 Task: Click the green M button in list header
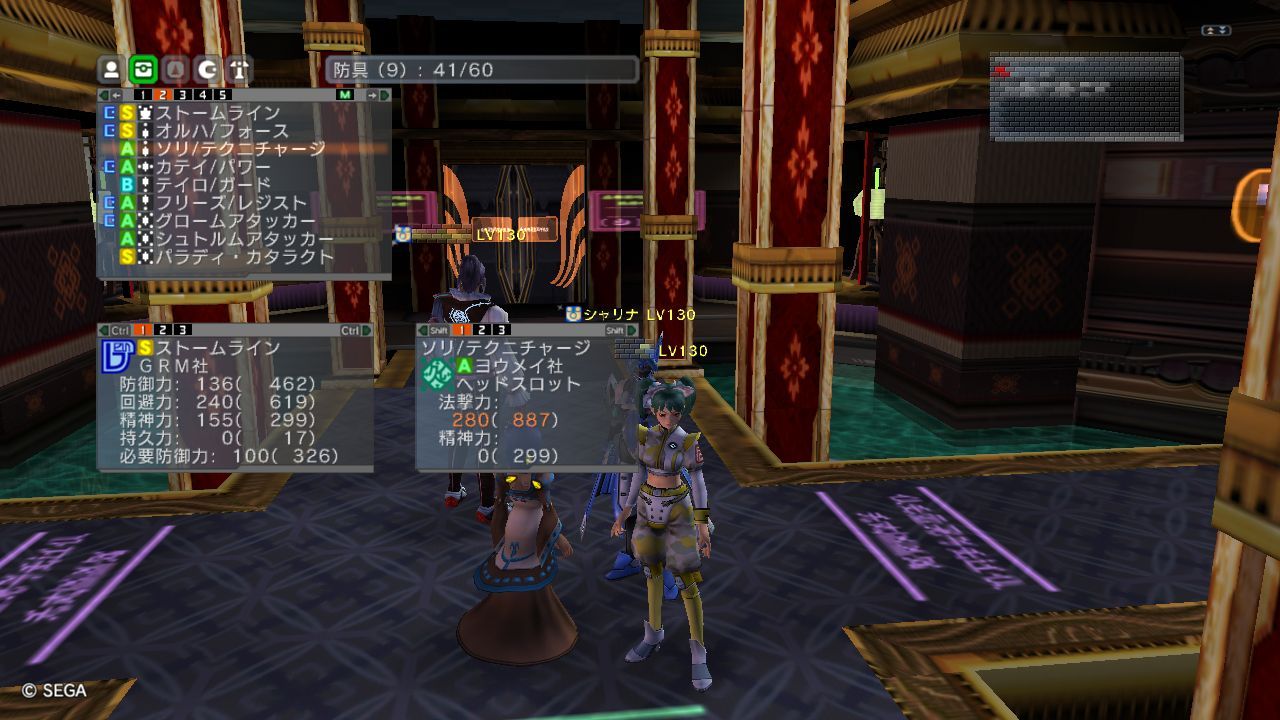pyautogui.click(x=345, y=95)
